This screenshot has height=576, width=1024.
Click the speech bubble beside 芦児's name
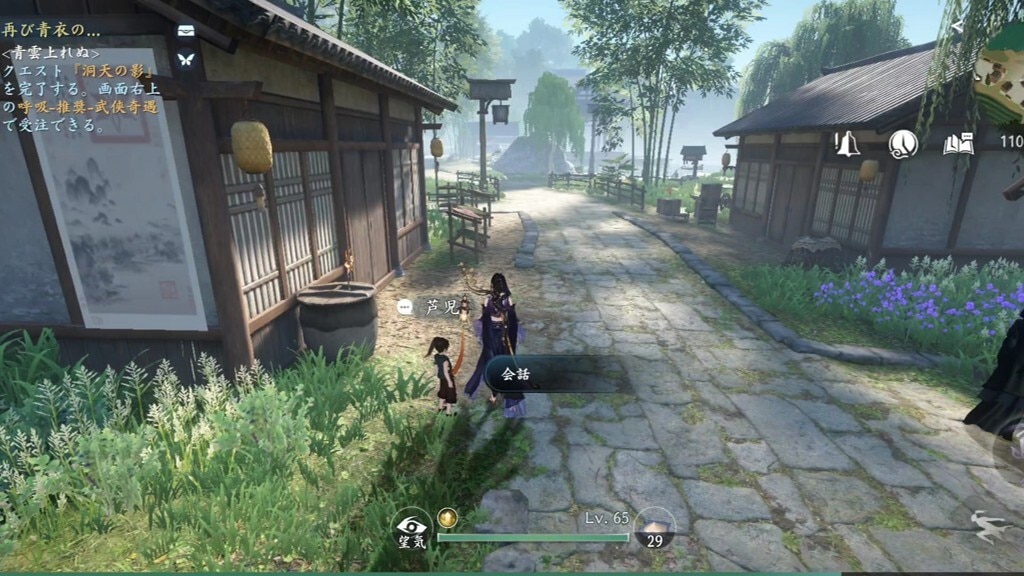404,308
